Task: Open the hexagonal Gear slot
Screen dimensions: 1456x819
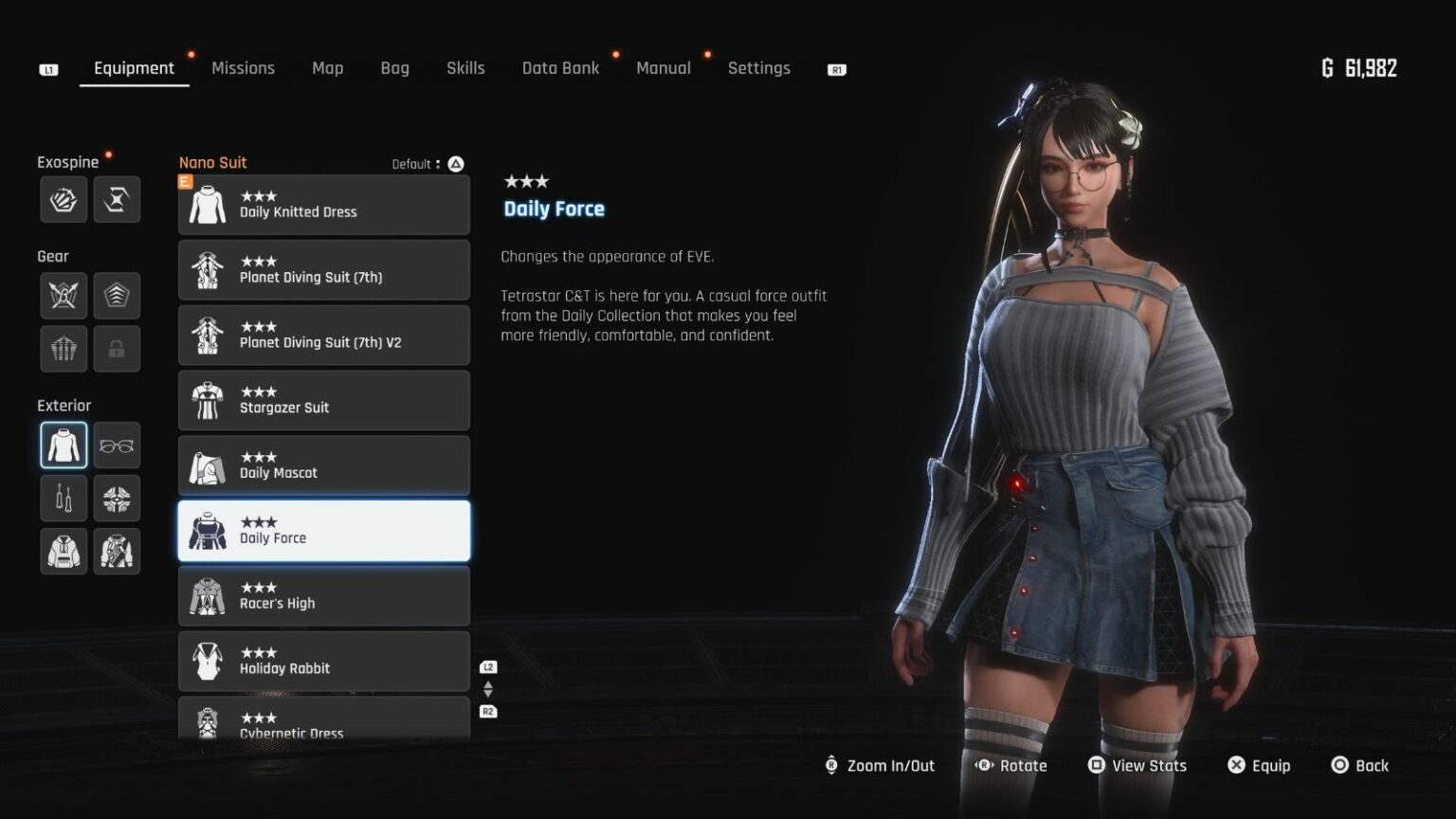Action: point(117,295)
